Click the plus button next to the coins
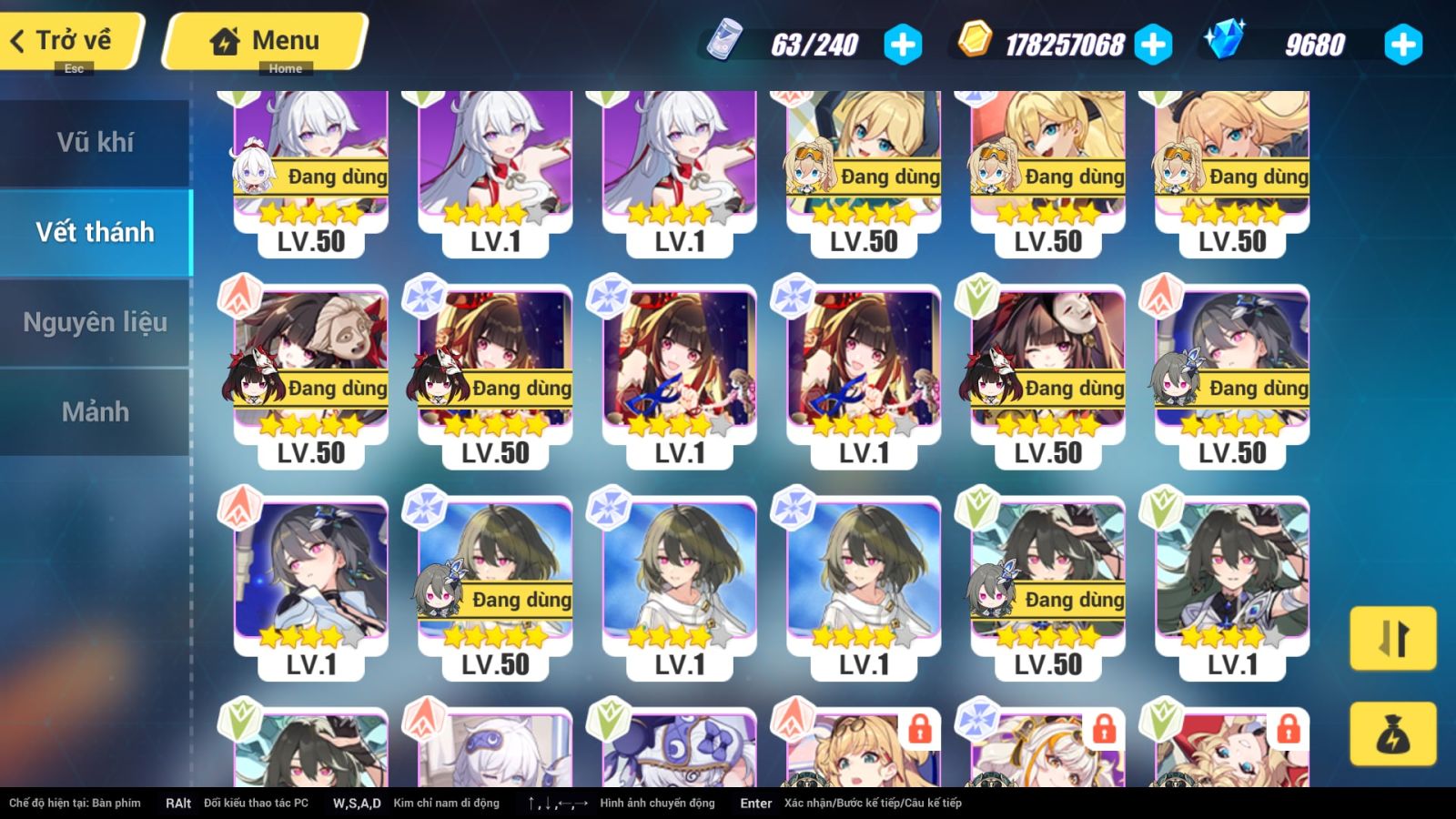Viewport: 1456px width, 819px height. [1153, 45]
